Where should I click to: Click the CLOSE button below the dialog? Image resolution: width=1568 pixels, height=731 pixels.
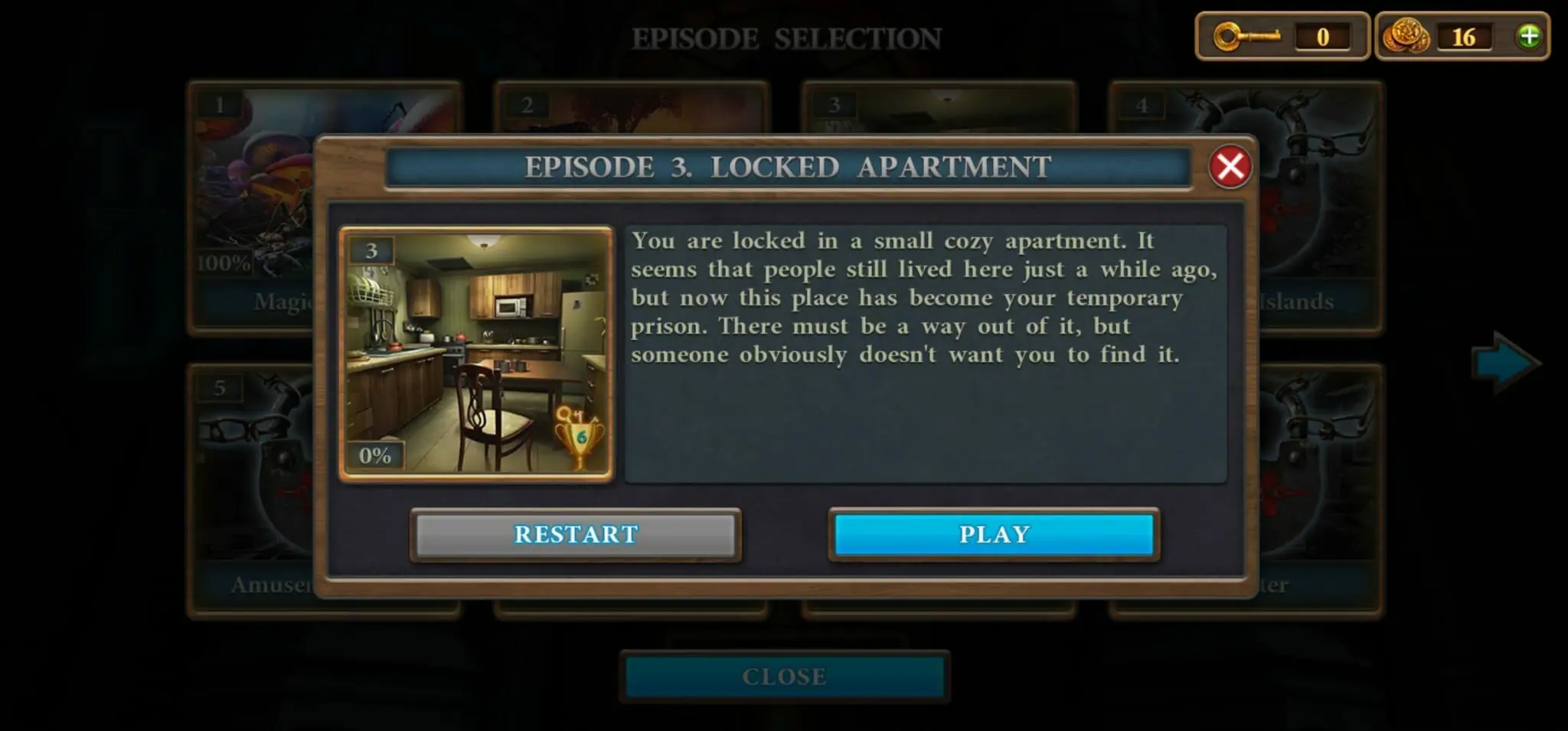coord(783,676)
